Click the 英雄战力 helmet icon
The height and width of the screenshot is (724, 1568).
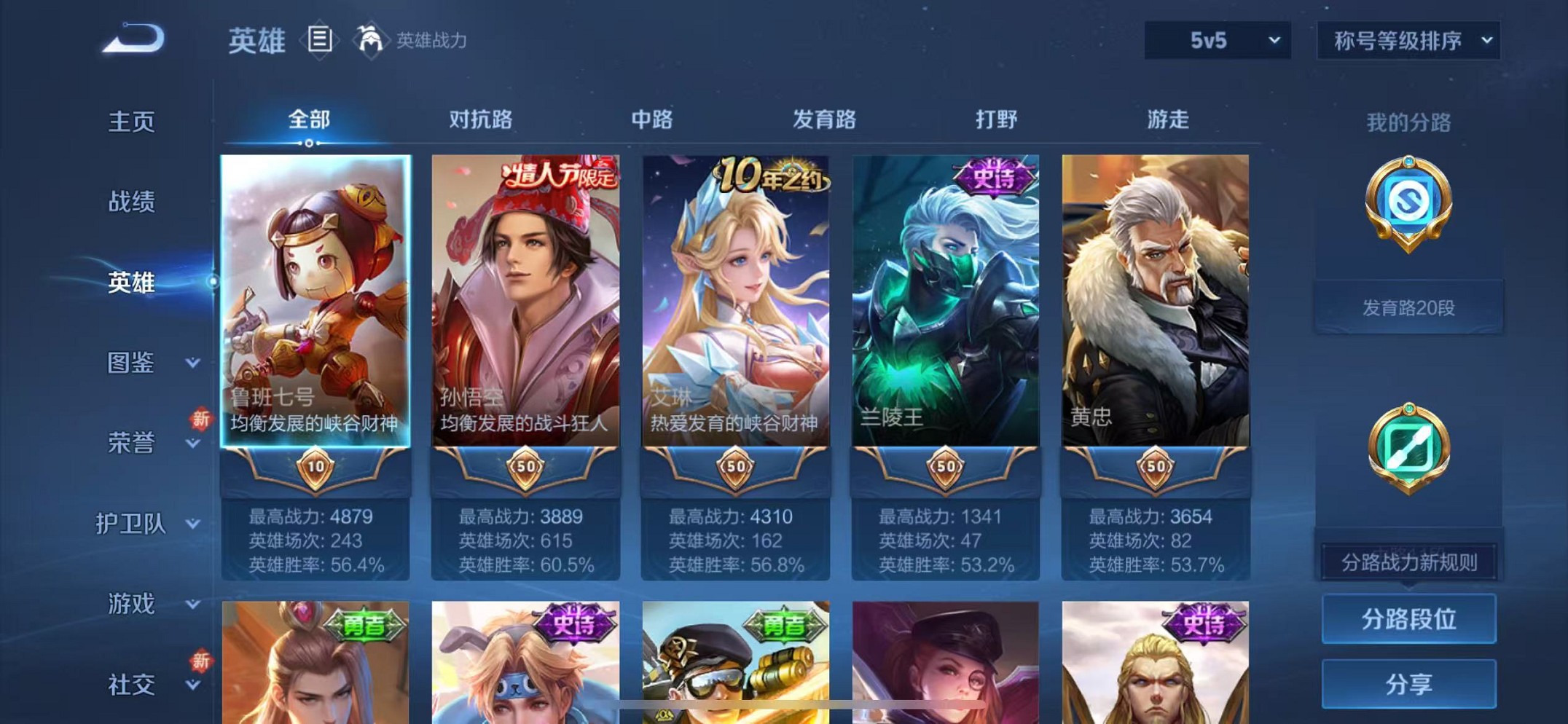(371, 40)
